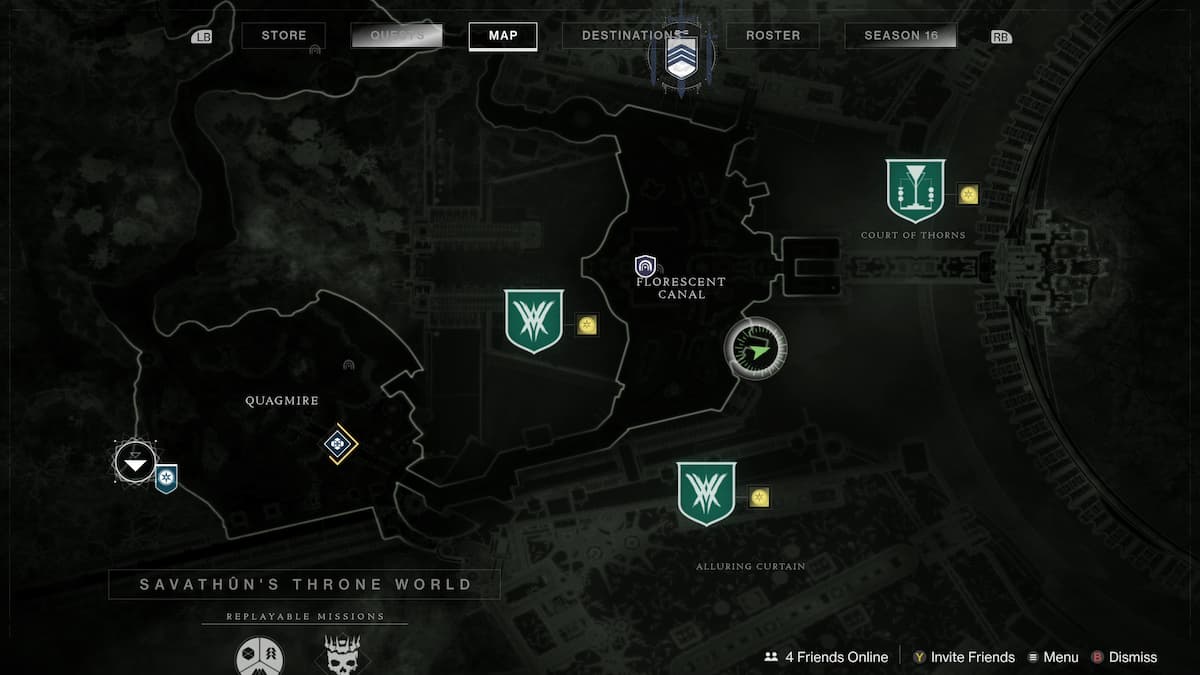The height and width of the screenshot is (675, 1200).
Task: Open the diamond vendor marker in Quagmire
Action: (x=340, y=444)
